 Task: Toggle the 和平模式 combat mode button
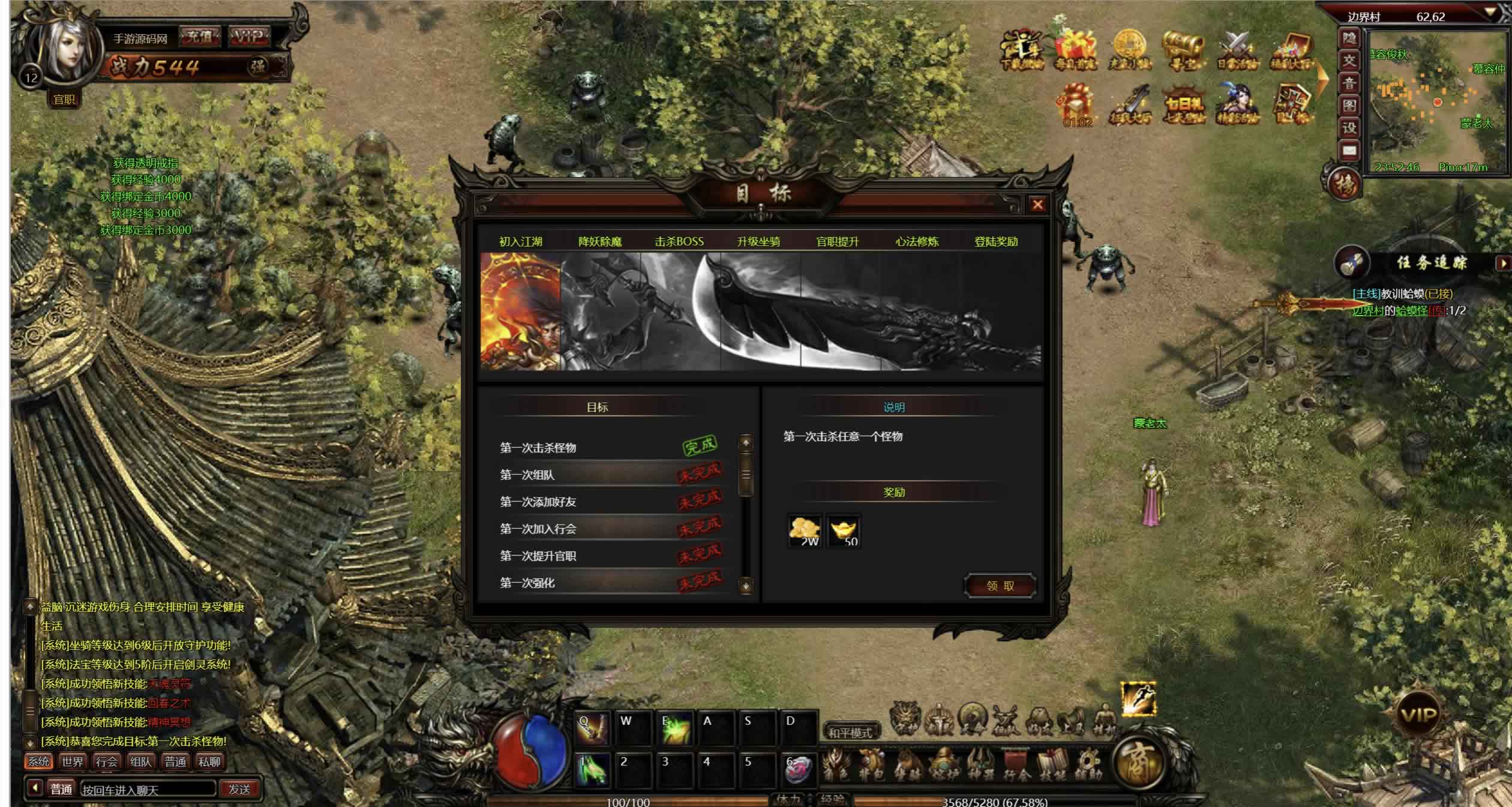[850, 733]
